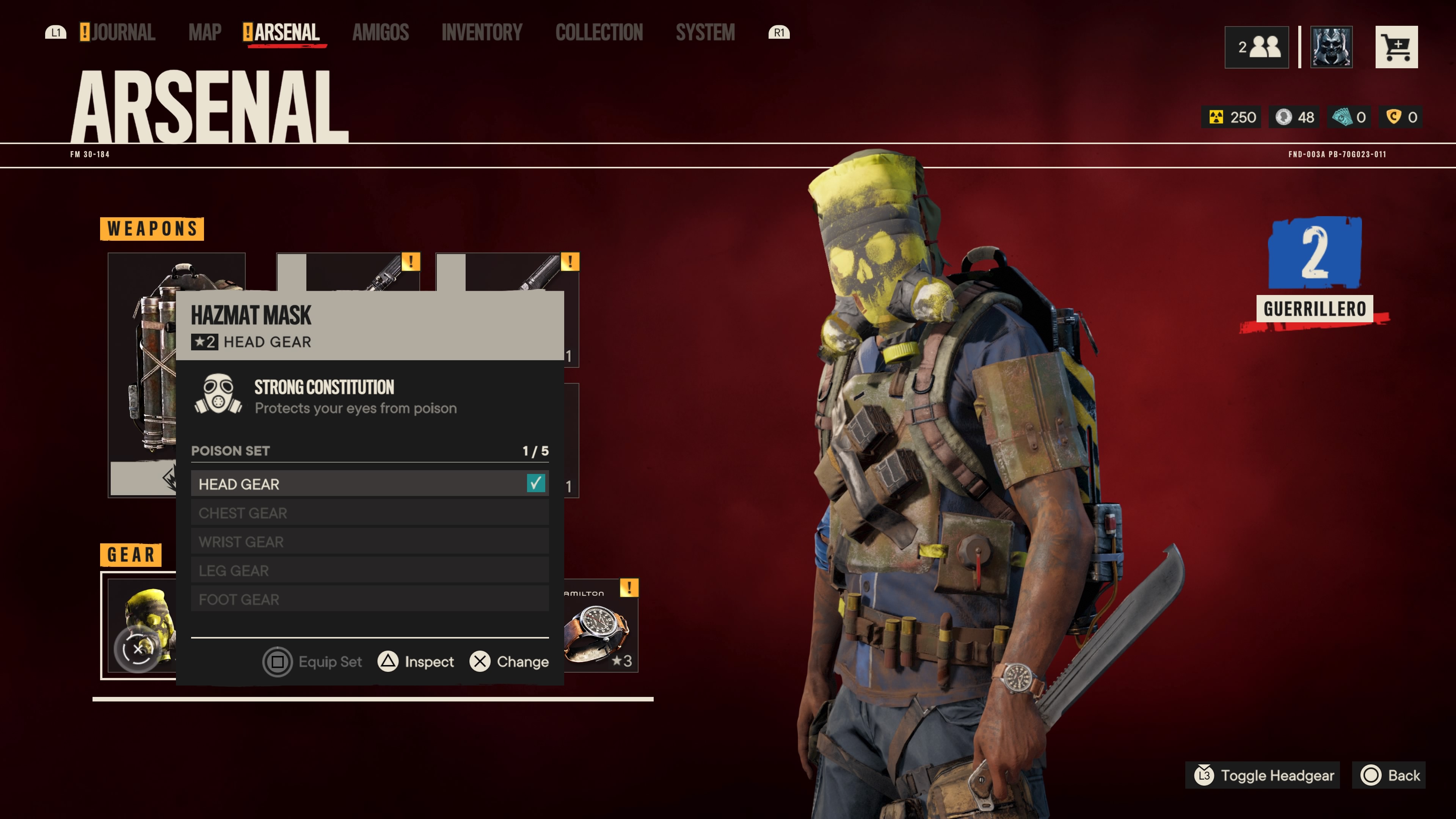Open the co-op players panel
The image size is (1456, 819).
(1257, 47)
